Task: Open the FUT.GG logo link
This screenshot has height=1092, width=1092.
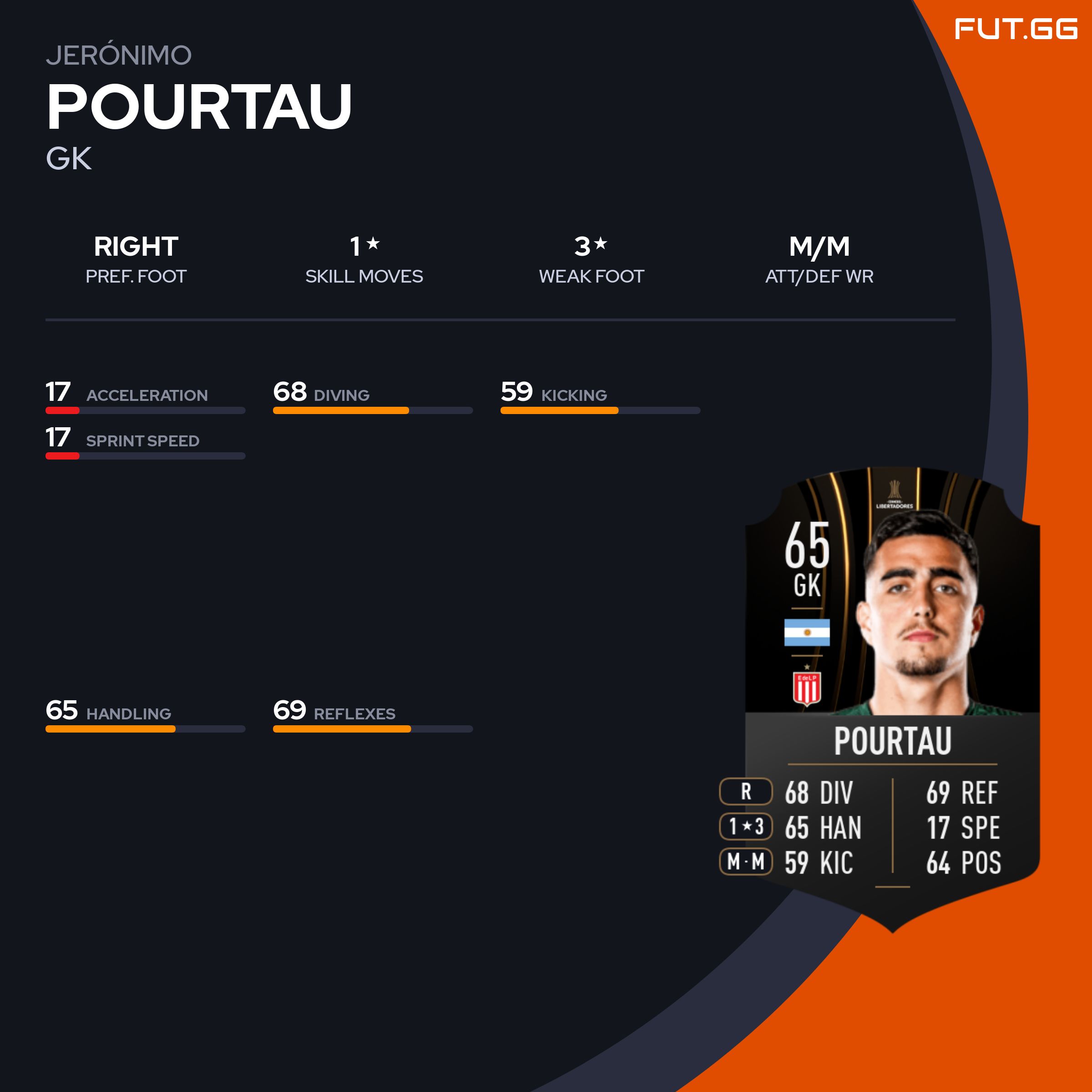Action: click(1015, 30)
